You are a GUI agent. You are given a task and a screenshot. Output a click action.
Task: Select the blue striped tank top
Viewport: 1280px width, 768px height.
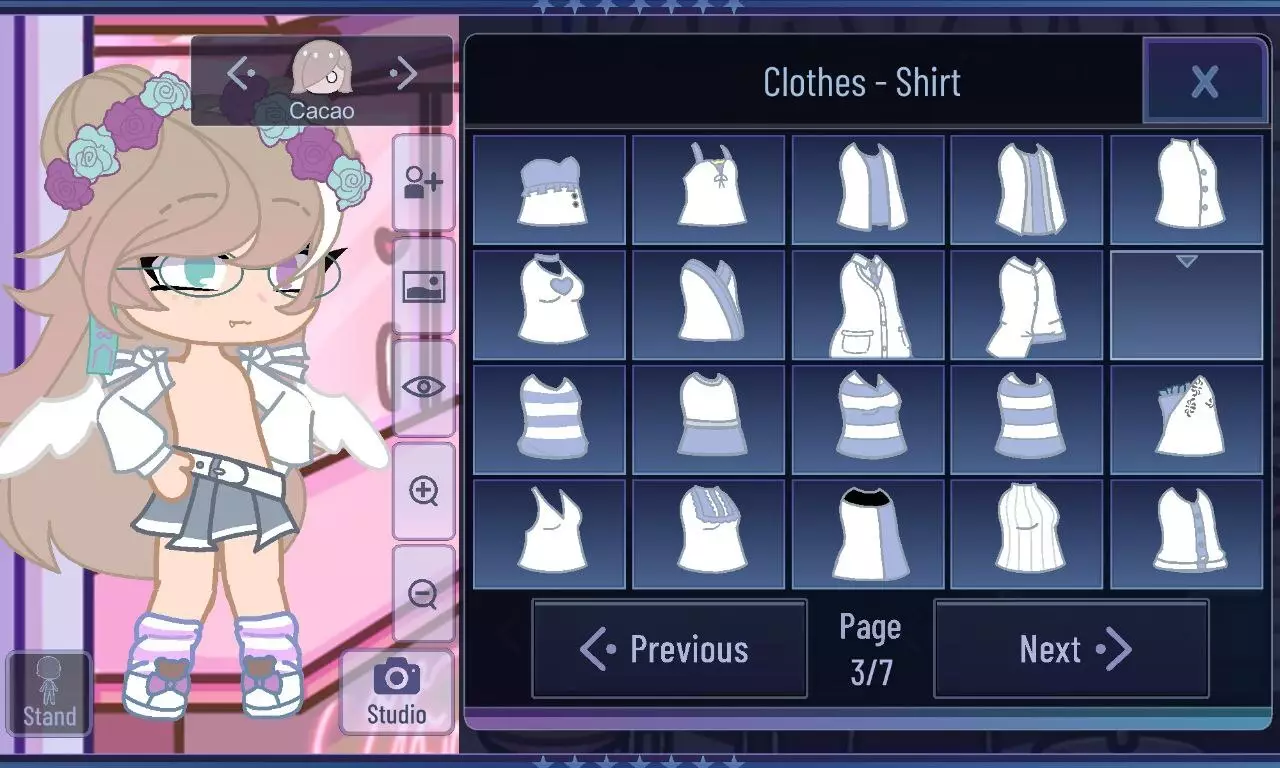(x=549, y=417)
